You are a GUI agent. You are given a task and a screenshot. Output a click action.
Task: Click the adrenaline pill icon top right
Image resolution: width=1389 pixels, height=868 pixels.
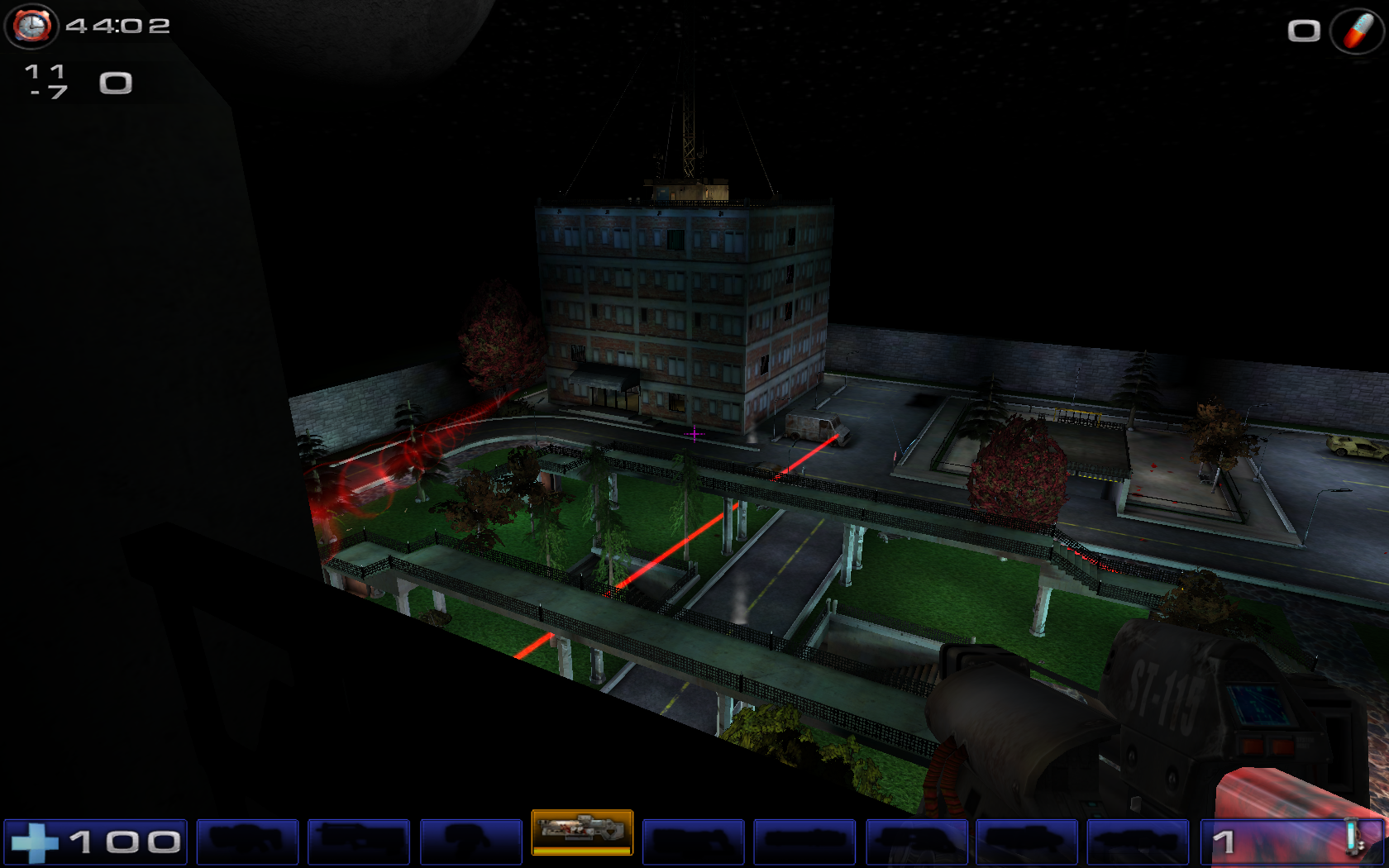(1356, 31)
